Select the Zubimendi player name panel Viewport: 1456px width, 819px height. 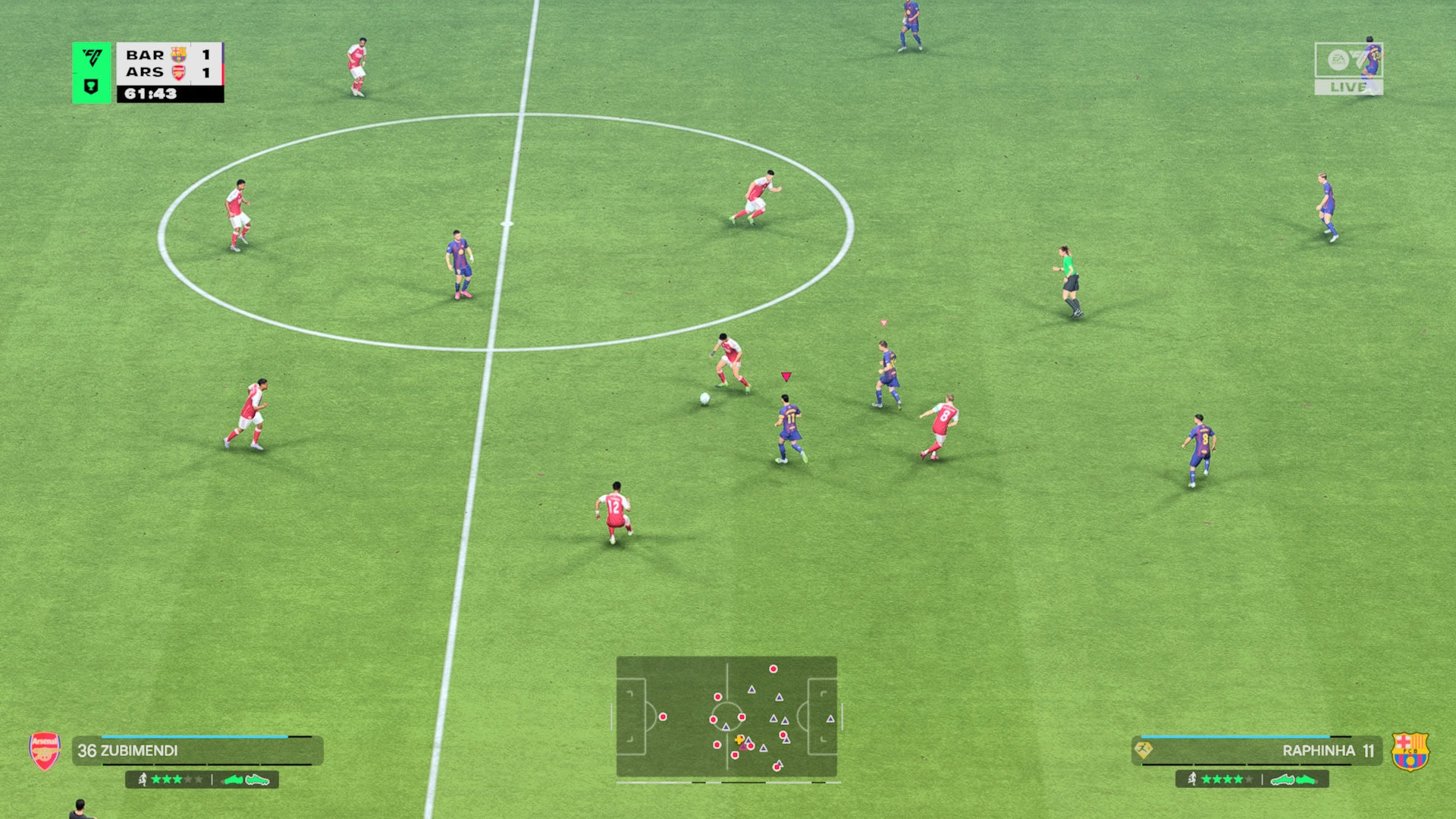pos(197,751)
